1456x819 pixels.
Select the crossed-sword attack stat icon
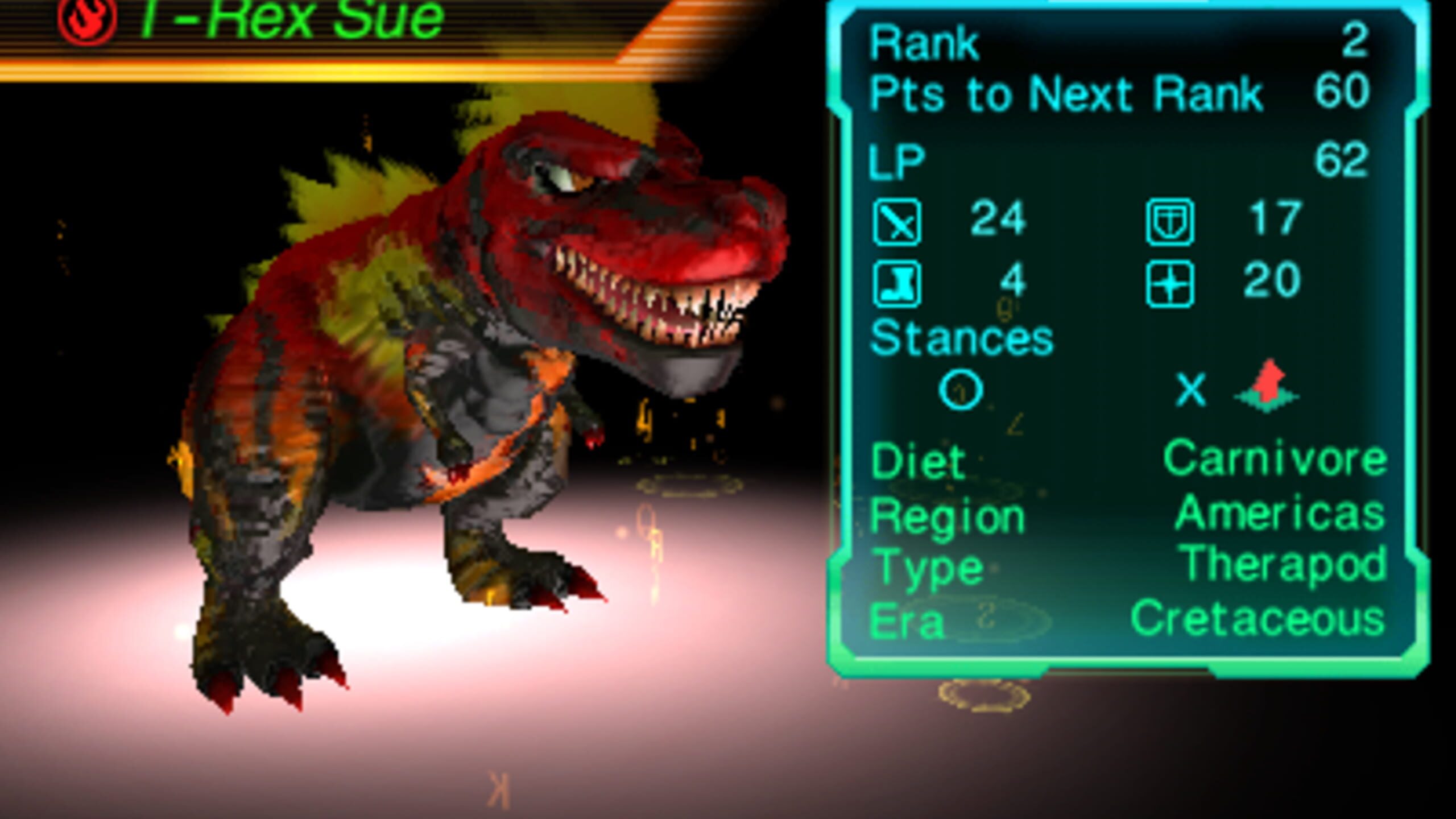click(899, 222)
